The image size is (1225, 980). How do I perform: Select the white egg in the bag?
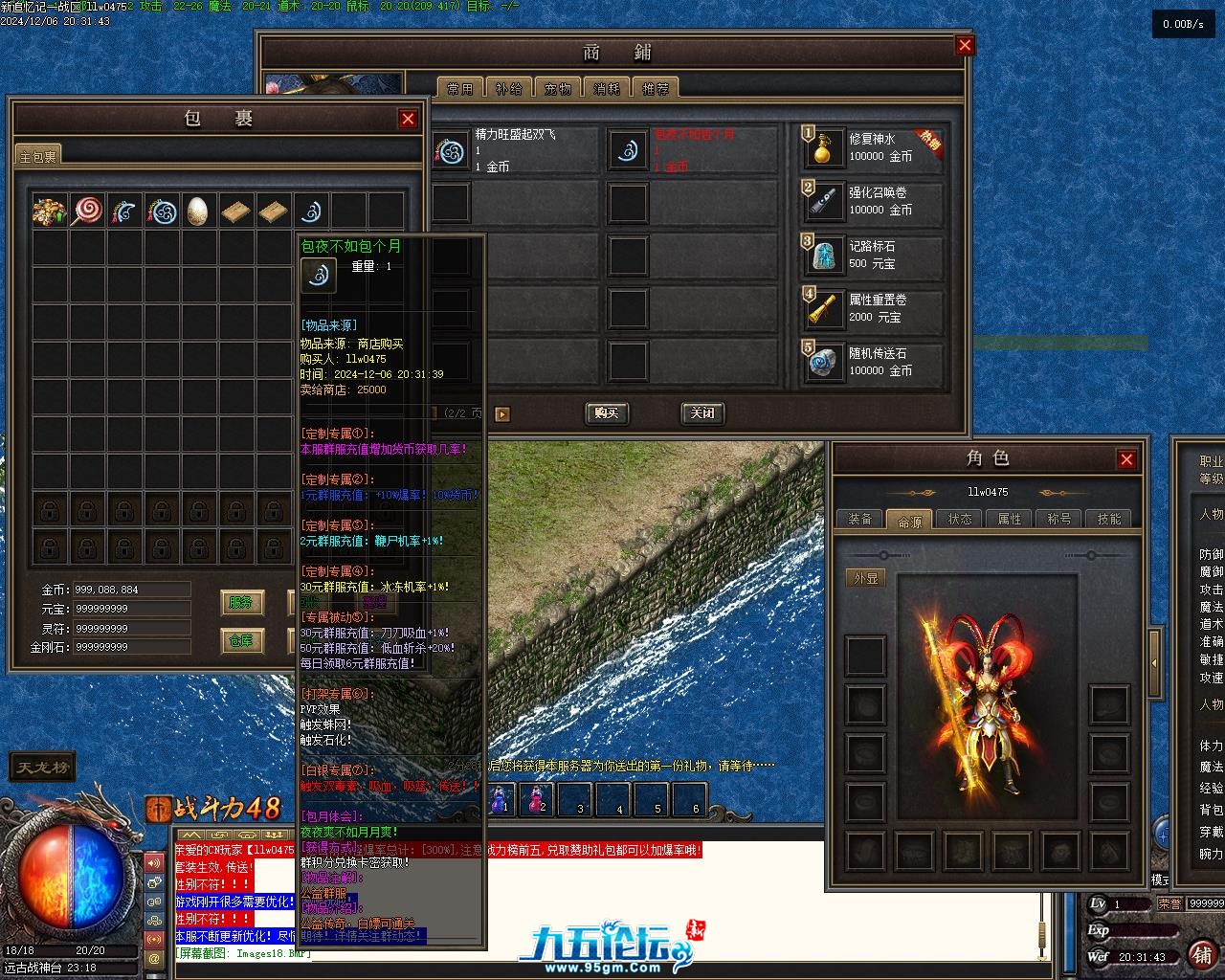pyautogui.click(x=198, y=211)
